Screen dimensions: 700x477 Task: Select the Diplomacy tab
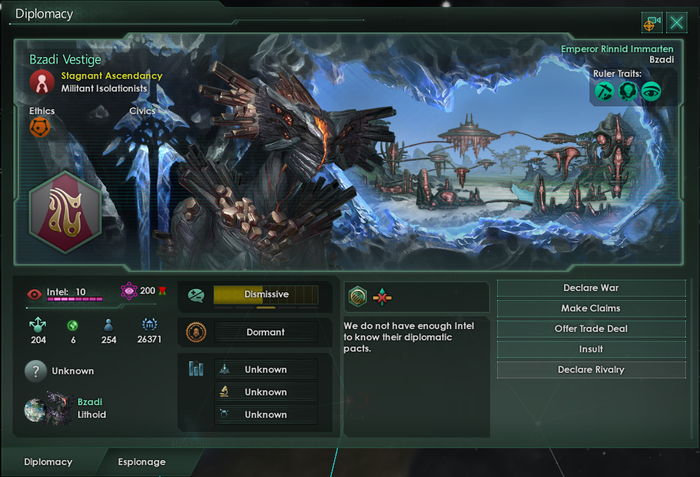48,462
